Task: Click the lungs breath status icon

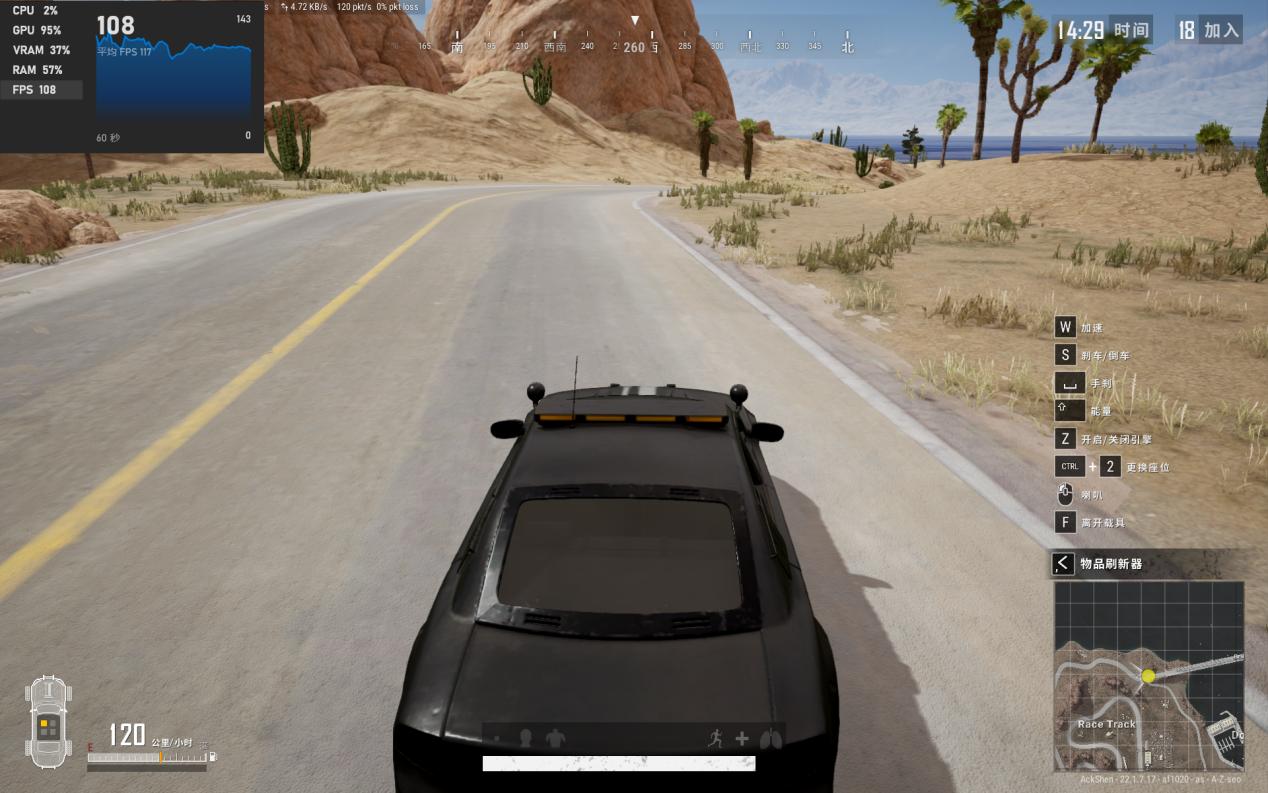Action: tap(769, 739)
